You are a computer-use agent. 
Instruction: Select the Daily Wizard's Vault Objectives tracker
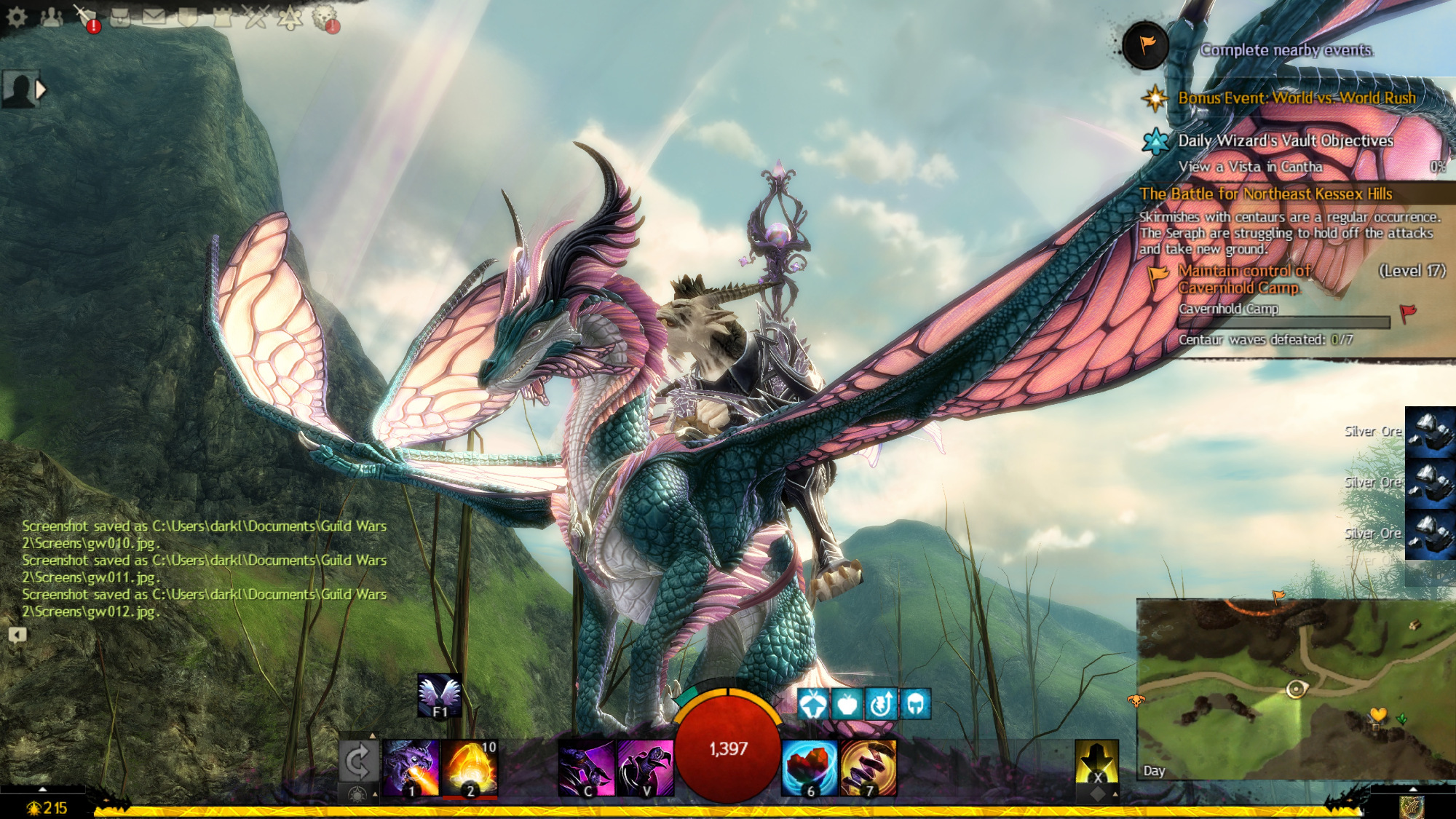(x=1285, y=141)
